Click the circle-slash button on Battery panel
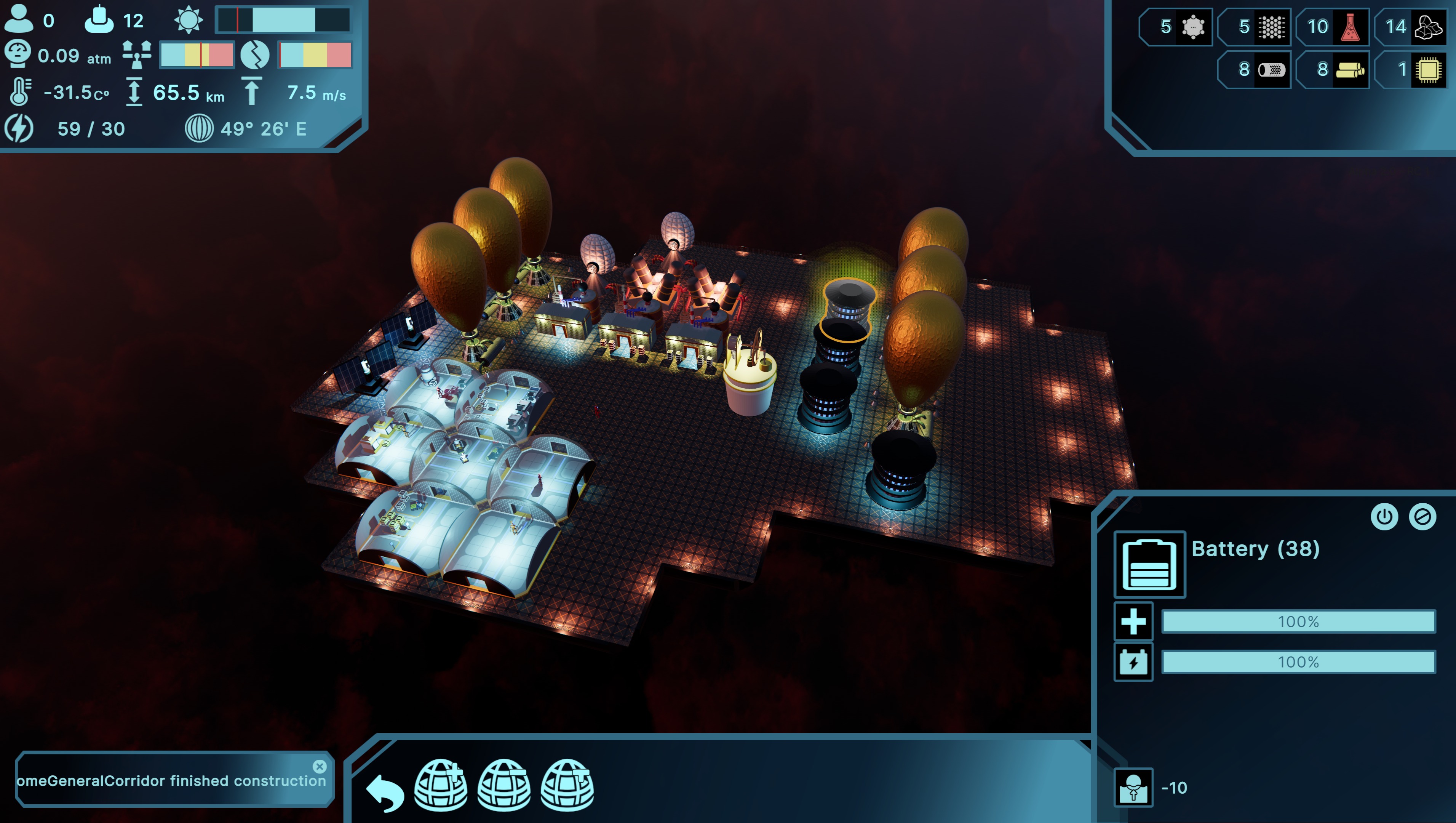Viewport: 1456px width, 823px height. 1422,516
